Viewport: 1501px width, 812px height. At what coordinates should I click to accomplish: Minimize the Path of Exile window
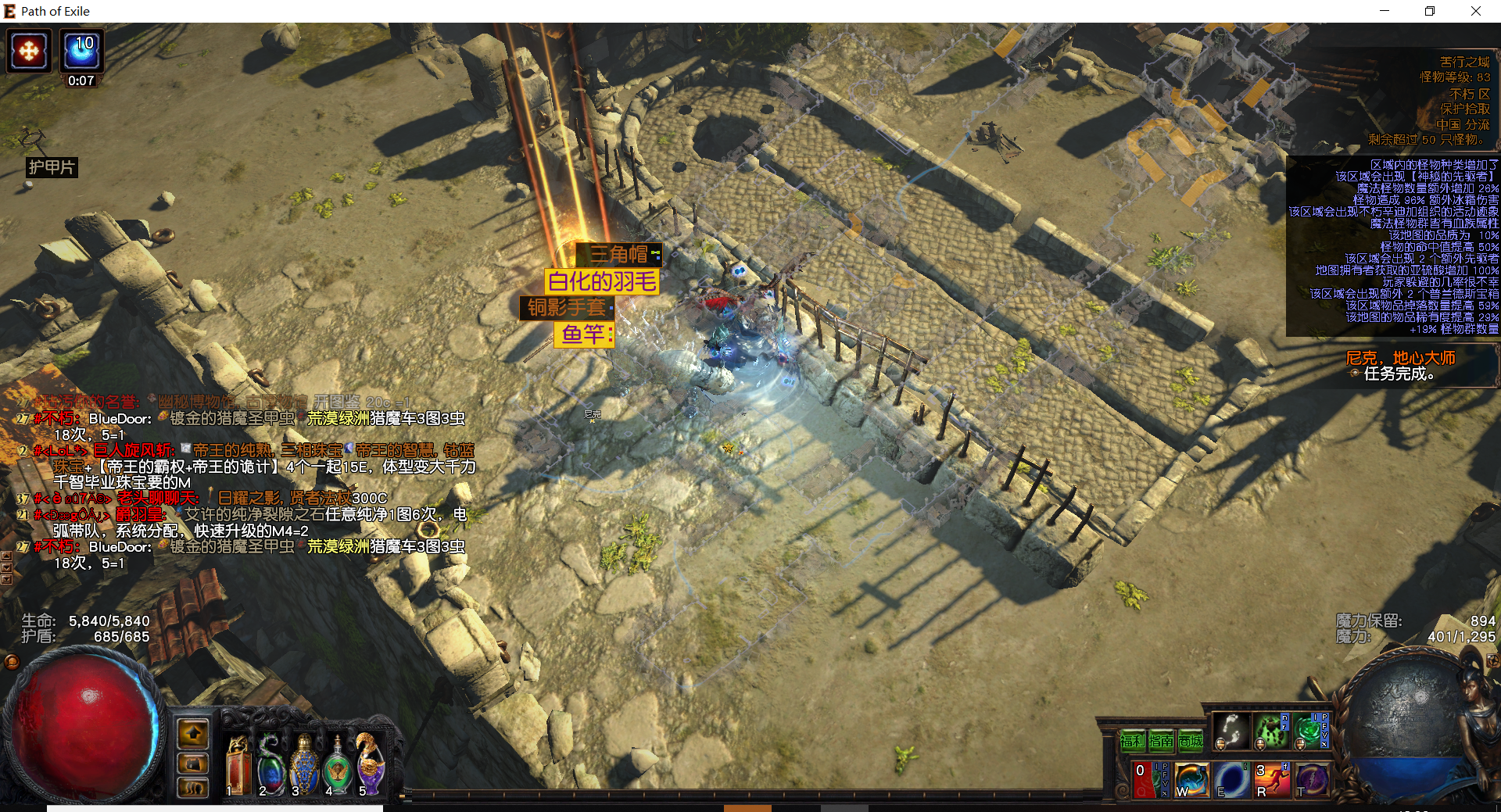click(x=1385, y=11)
